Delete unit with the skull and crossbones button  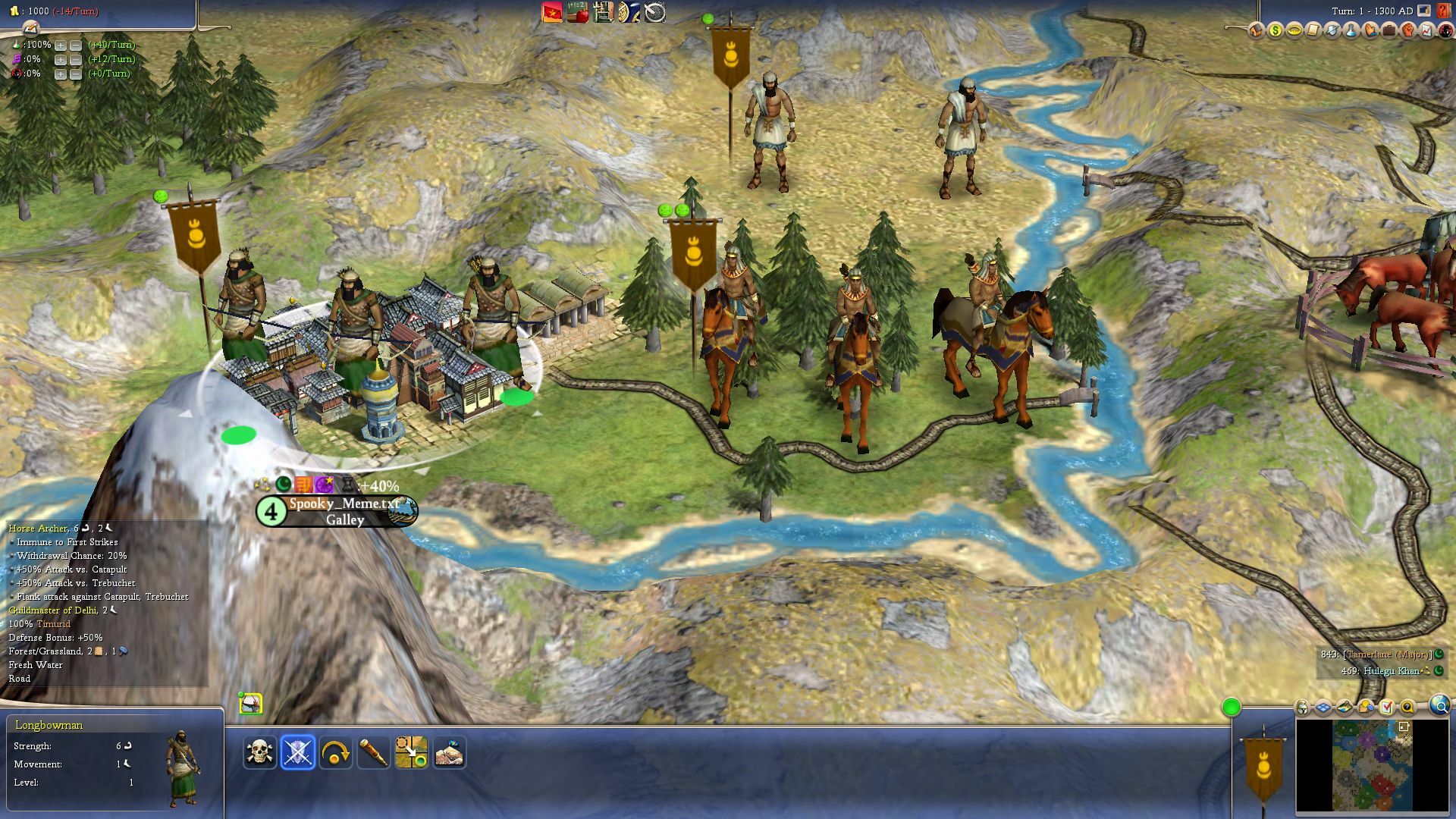259,752
